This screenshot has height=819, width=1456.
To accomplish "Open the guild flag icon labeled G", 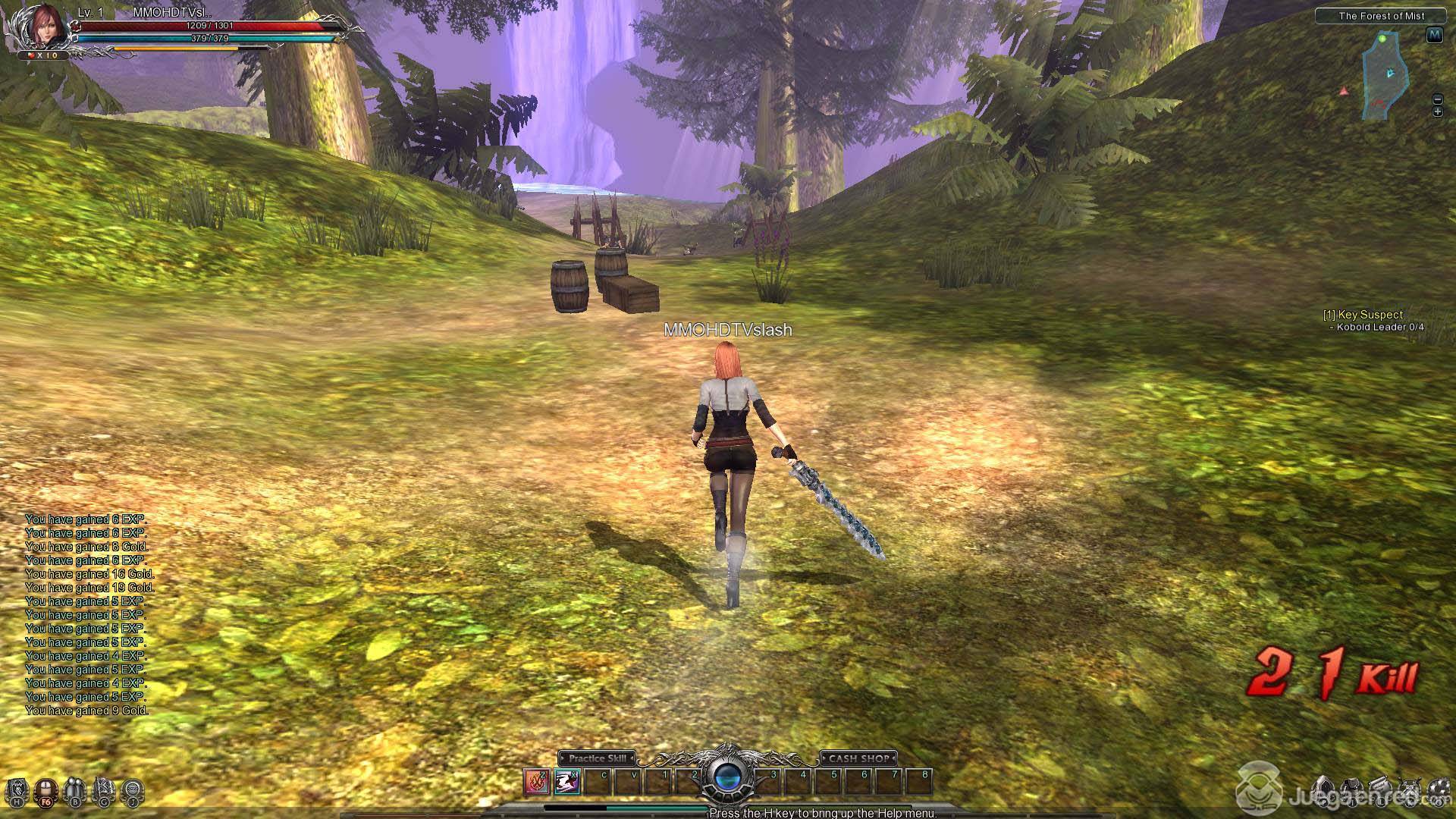I will point(104,791).
